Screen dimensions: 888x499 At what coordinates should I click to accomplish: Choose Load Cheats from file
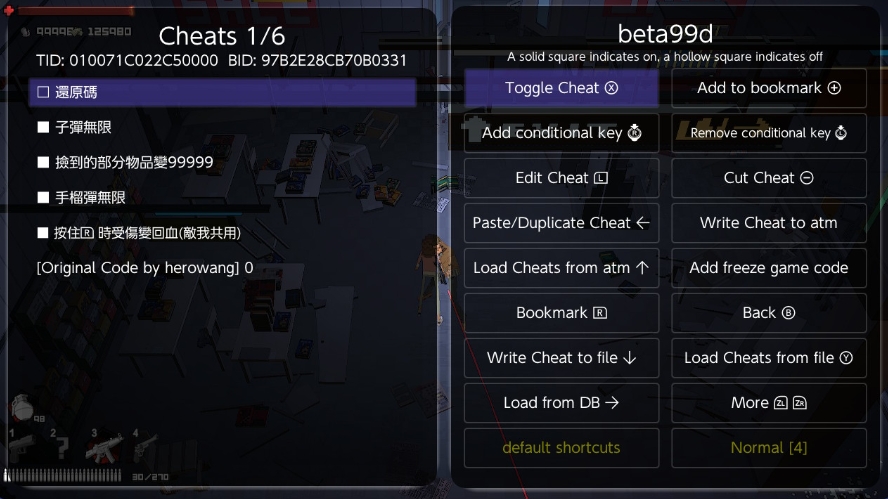(x=768, y=358)
